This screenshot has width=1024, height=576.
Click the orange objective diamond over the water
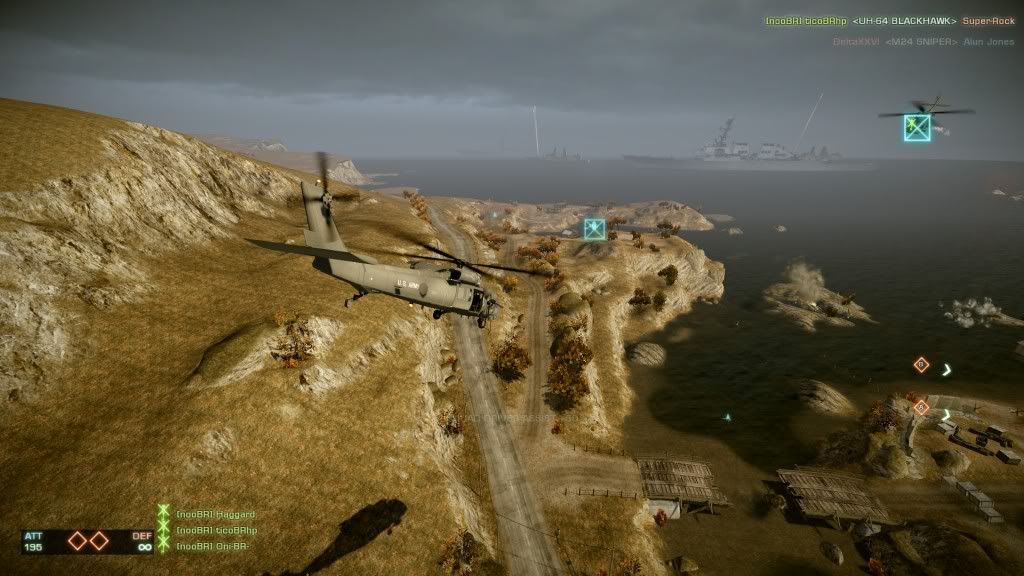(921, 365)
